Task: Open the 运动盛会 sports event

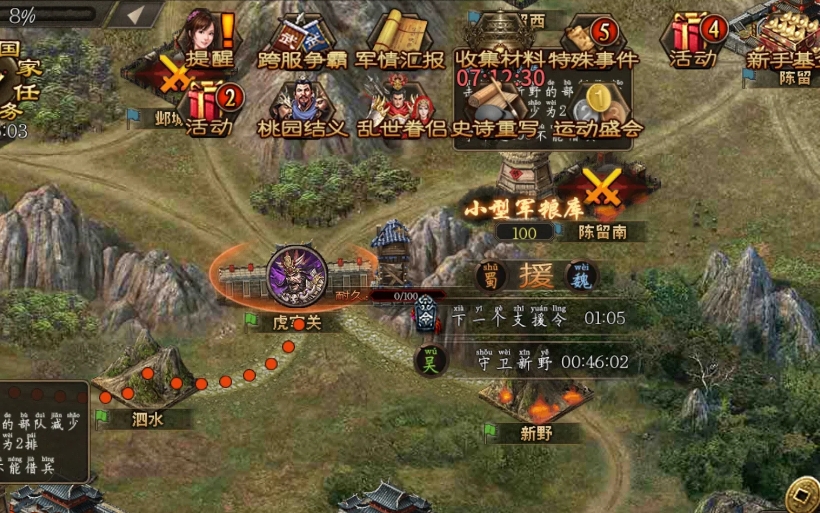Action: 598,110
